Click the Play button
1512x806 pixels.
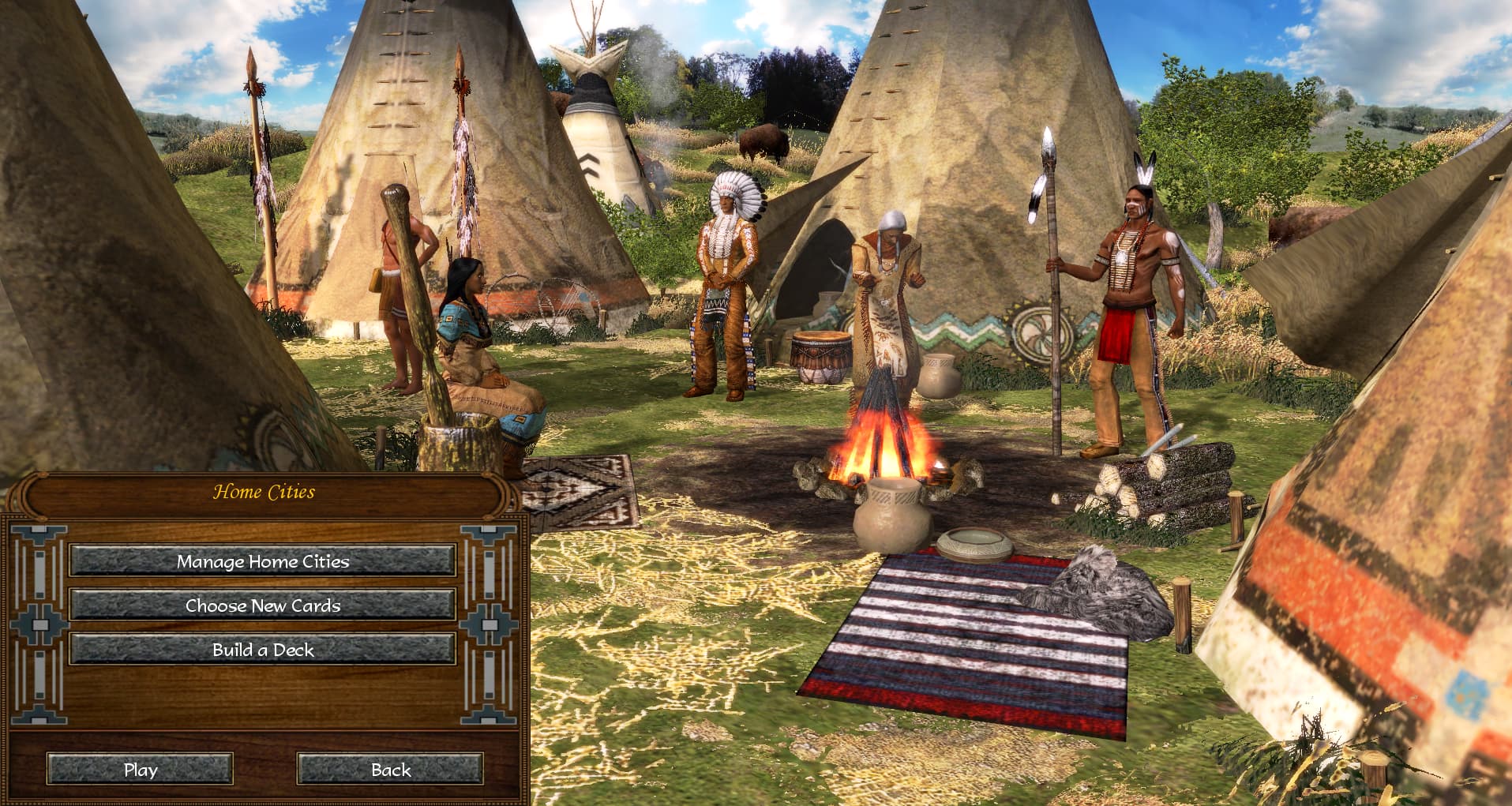point(140,770)
